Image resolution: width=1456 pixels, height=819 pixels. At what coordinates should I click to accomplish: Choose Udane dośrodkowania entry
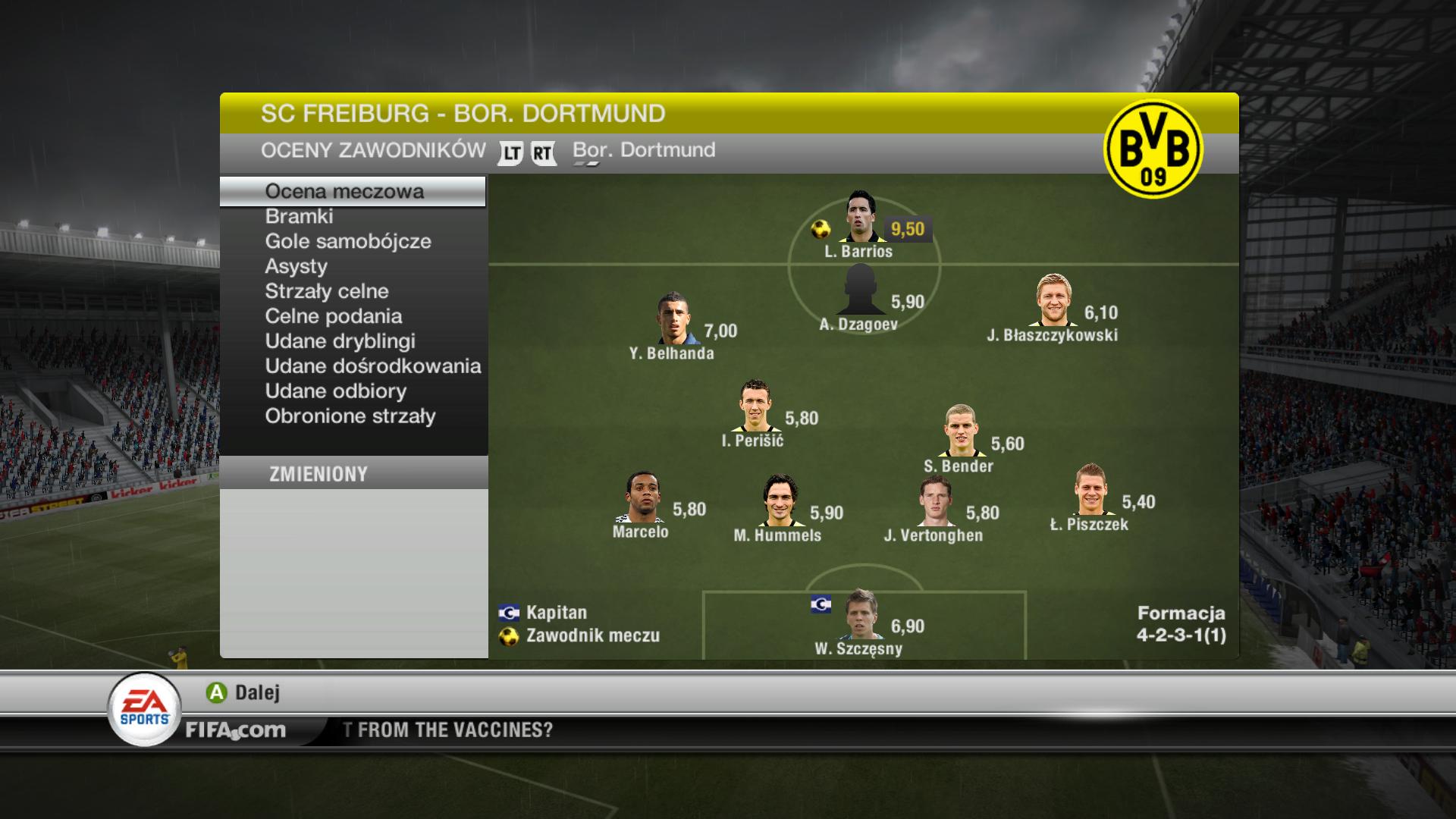pyautogui.click(x=372, y=367)
